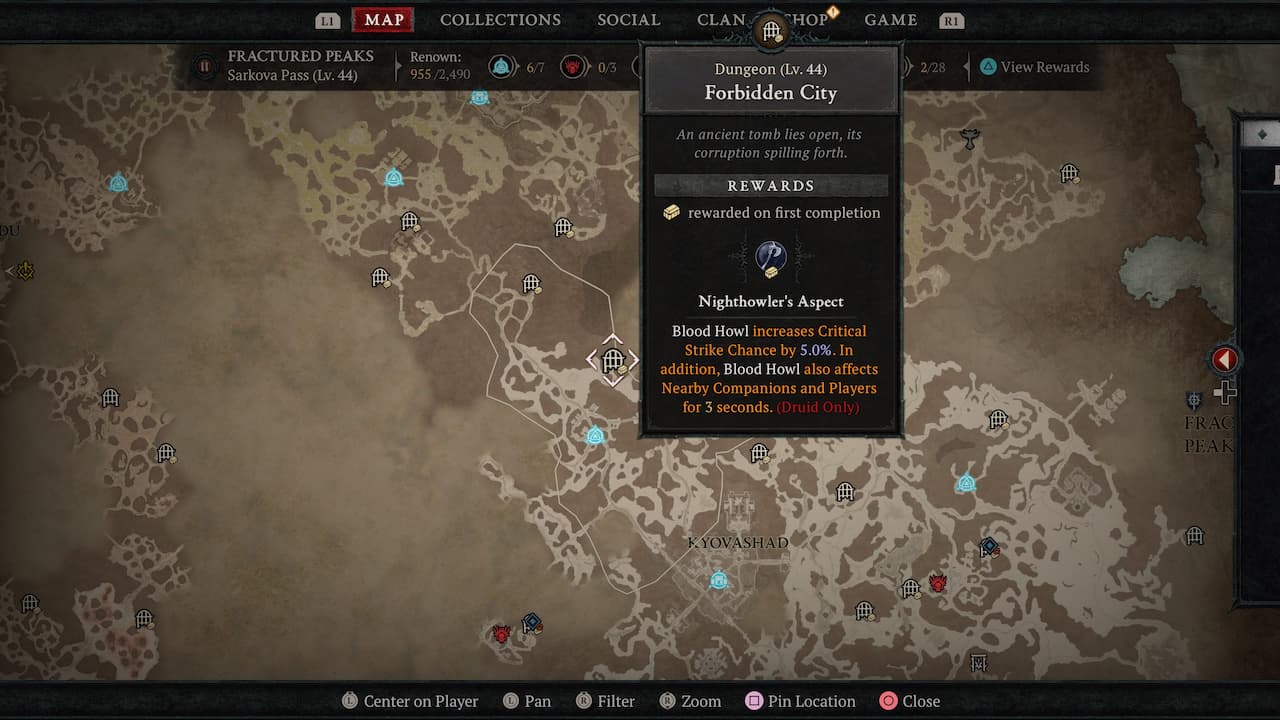The height and width of the screenshot is (720, 1280).
Task: Switch to the COLLECTIONS tab
Action: coord(500,19)
